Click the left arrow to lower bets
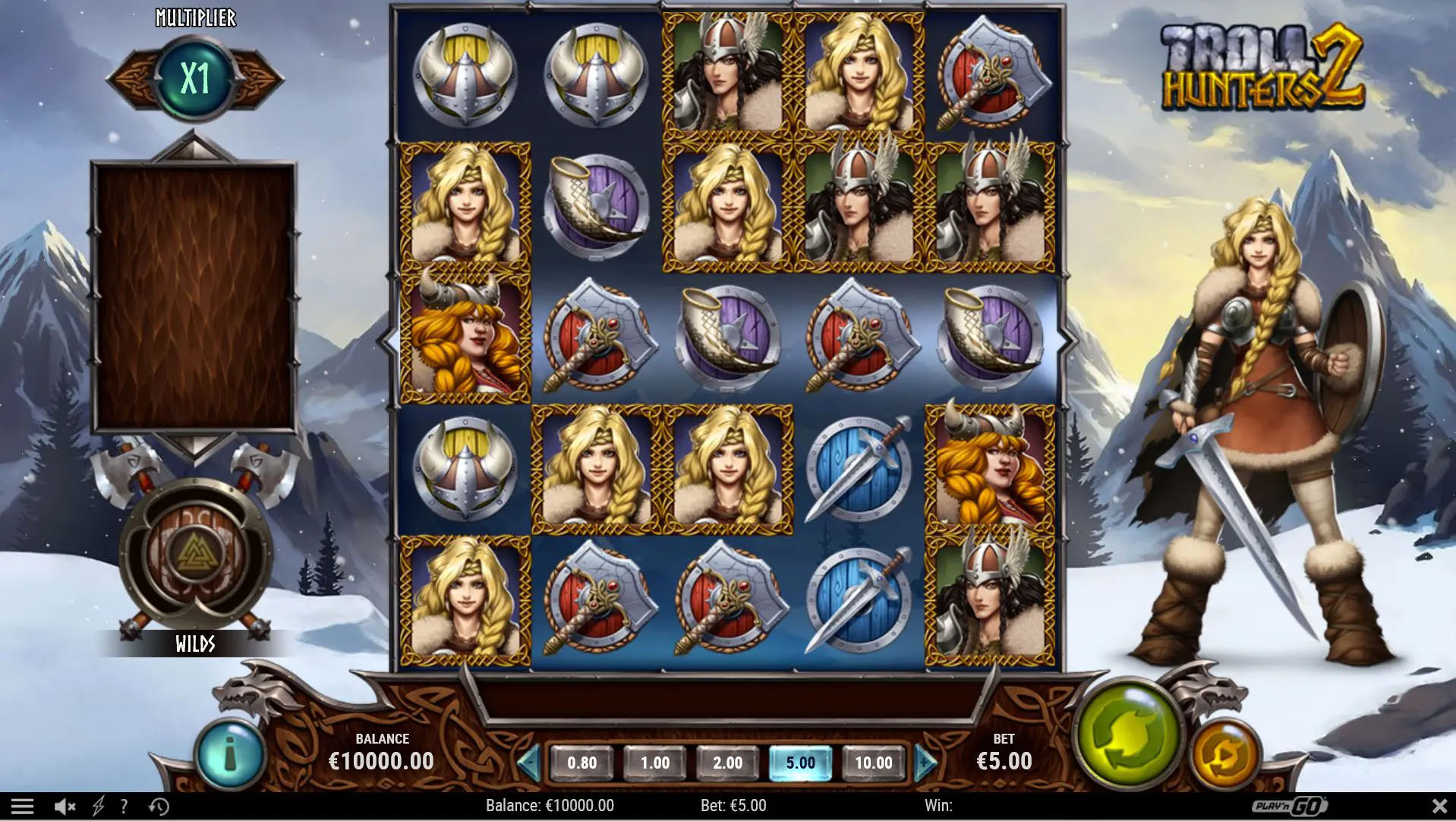The height and width of the screenshot is (821, 1456). 529,763
